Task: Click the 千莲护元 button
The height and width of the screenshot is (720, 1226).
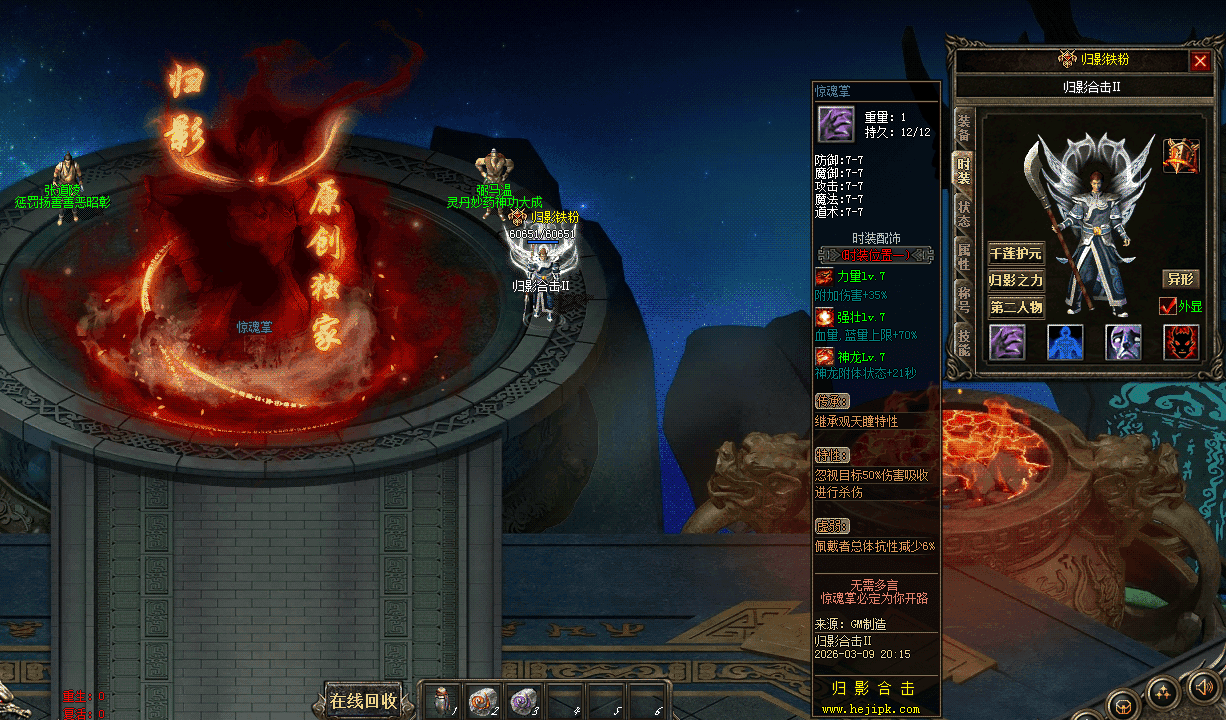Action: [1015, 253]
